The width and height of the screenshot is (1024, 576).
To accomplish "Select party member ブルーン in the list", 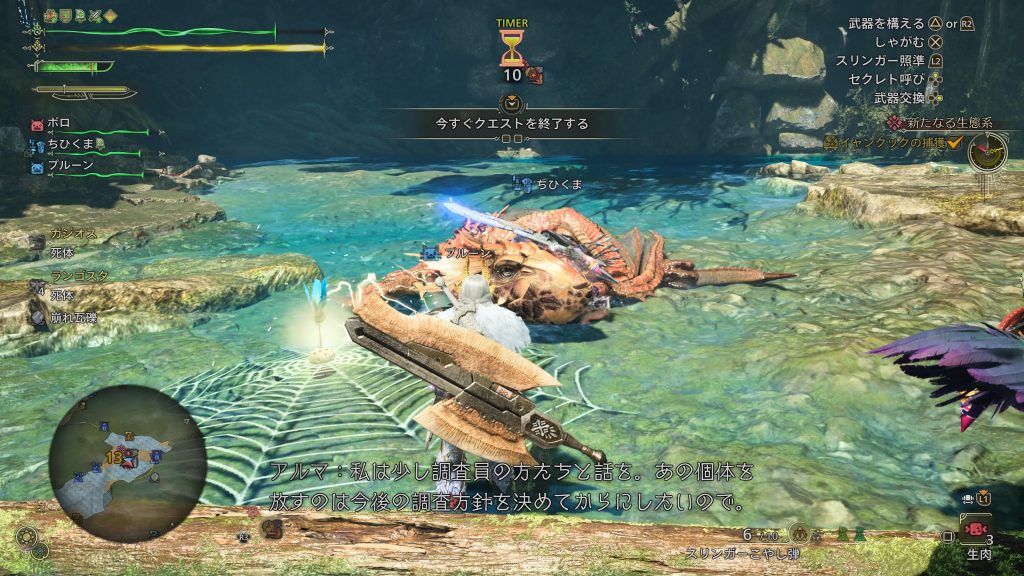I will coord(67,167).
